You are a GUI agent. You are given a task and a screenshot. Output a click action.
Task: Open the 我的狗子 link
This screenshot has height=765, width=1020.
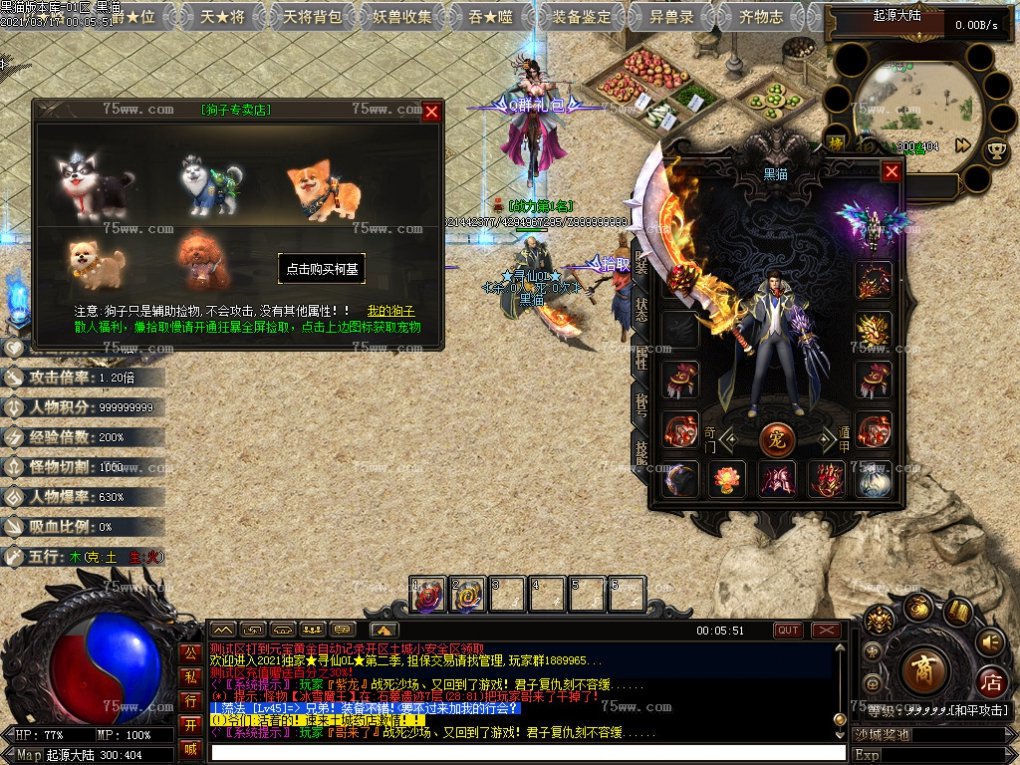(391, 311)
